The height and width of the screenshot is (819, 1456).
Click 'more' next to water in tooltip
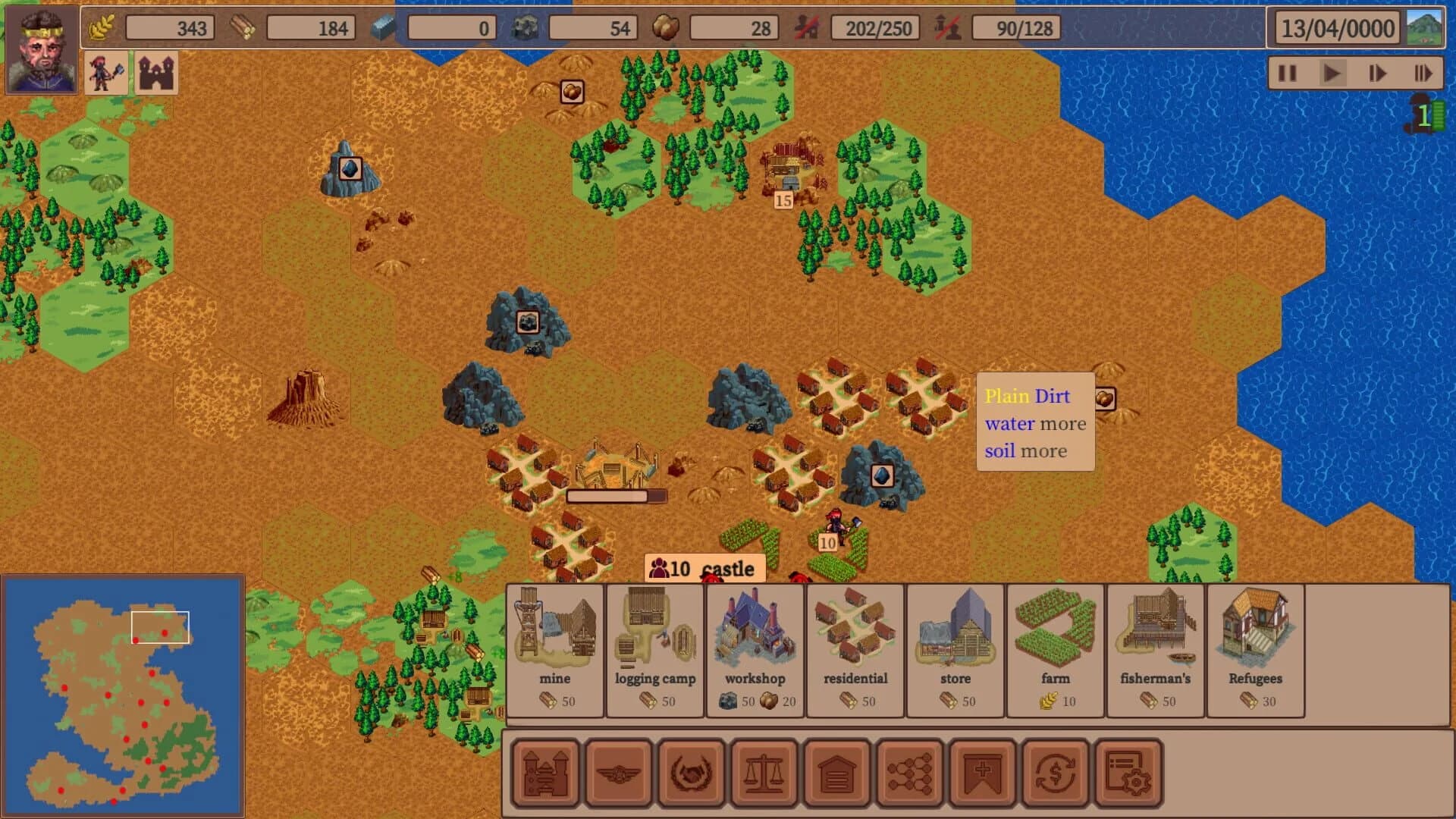[x=1065, y=423]
